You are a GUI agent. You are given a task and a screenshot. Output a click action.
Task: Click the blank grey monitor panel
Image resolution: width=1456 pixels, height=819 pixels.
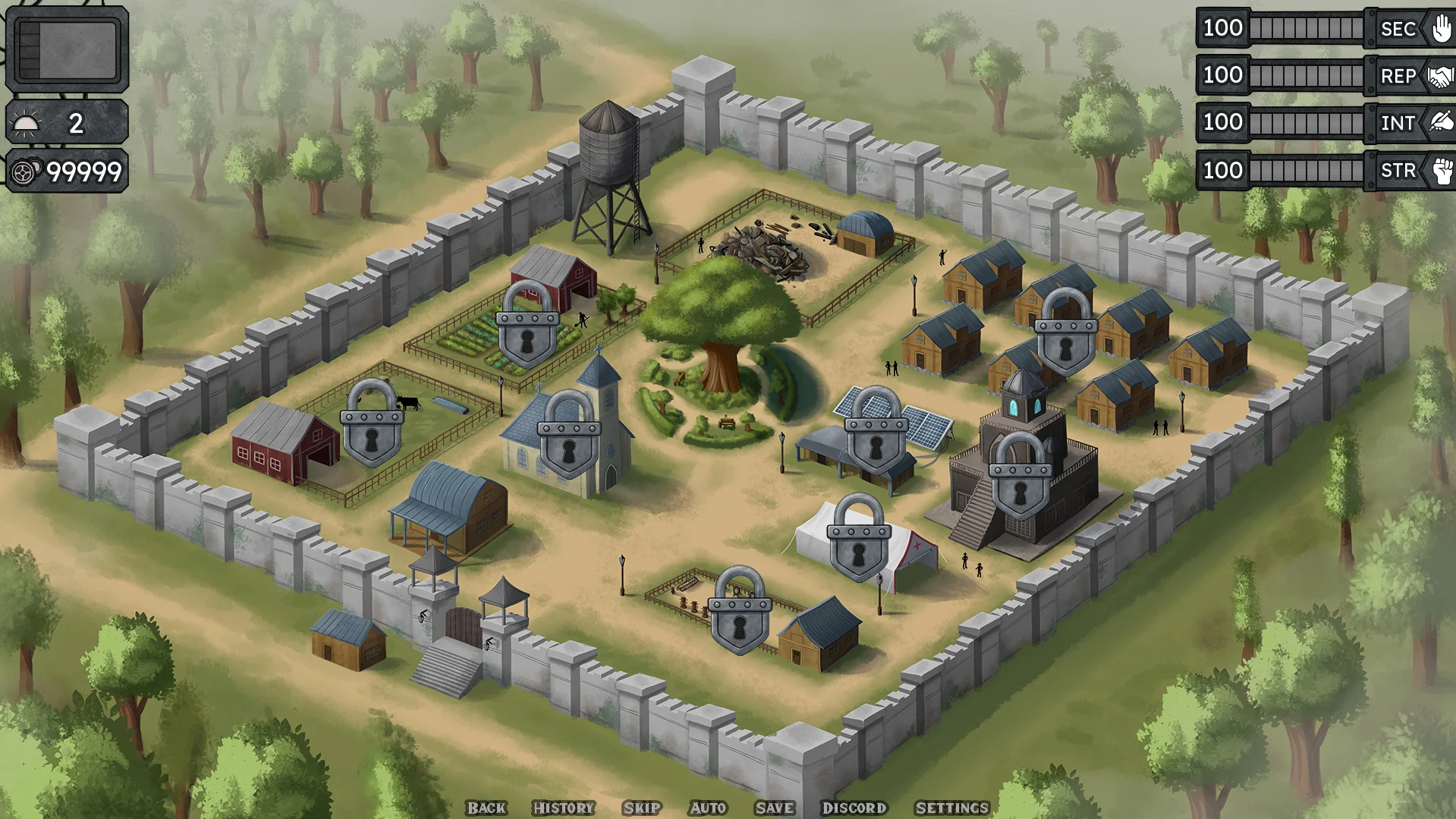coord(68,50)
